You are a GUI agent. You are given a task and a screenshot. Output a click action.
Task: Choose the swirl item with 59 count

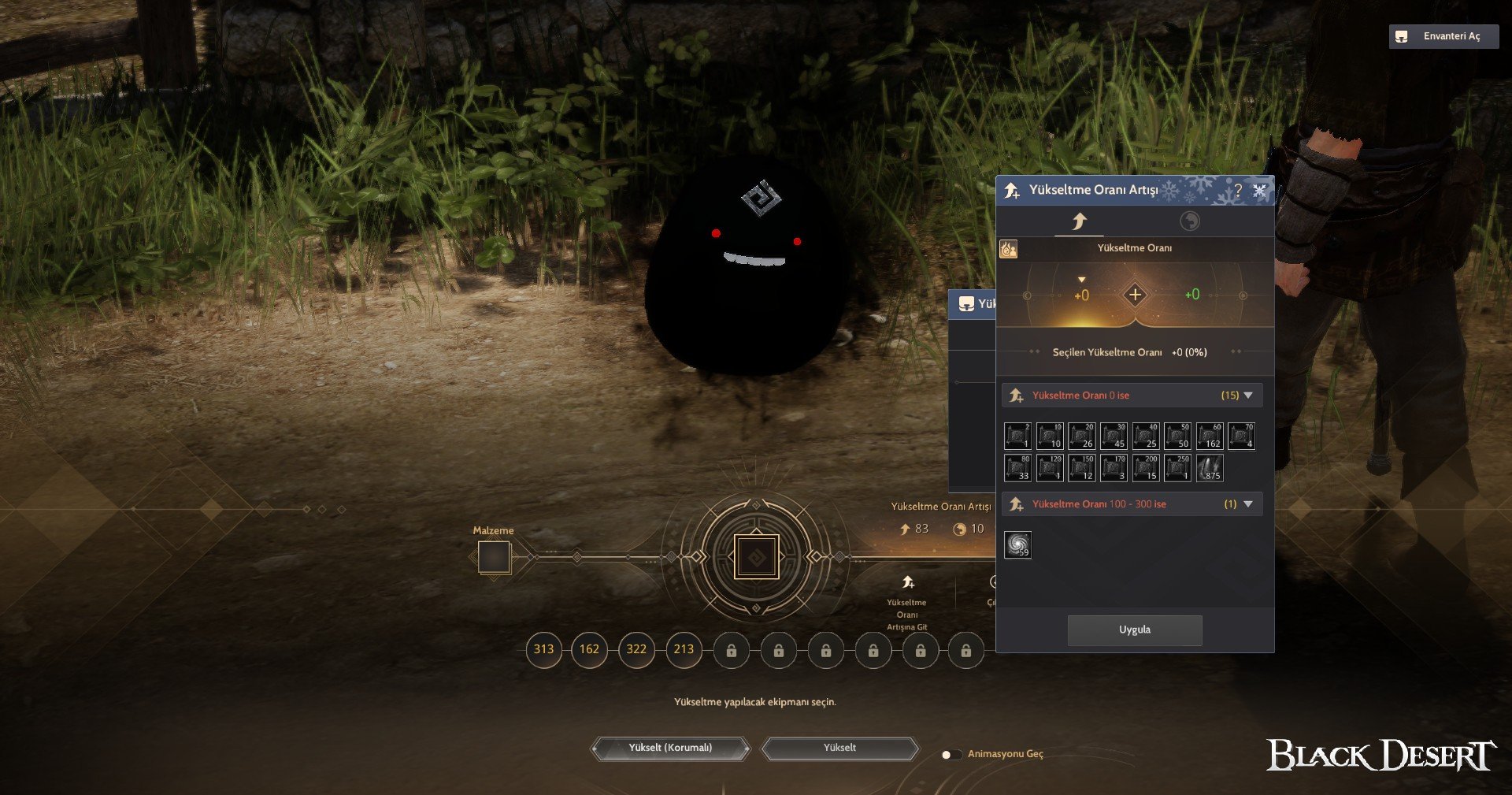coord(1017,544)
